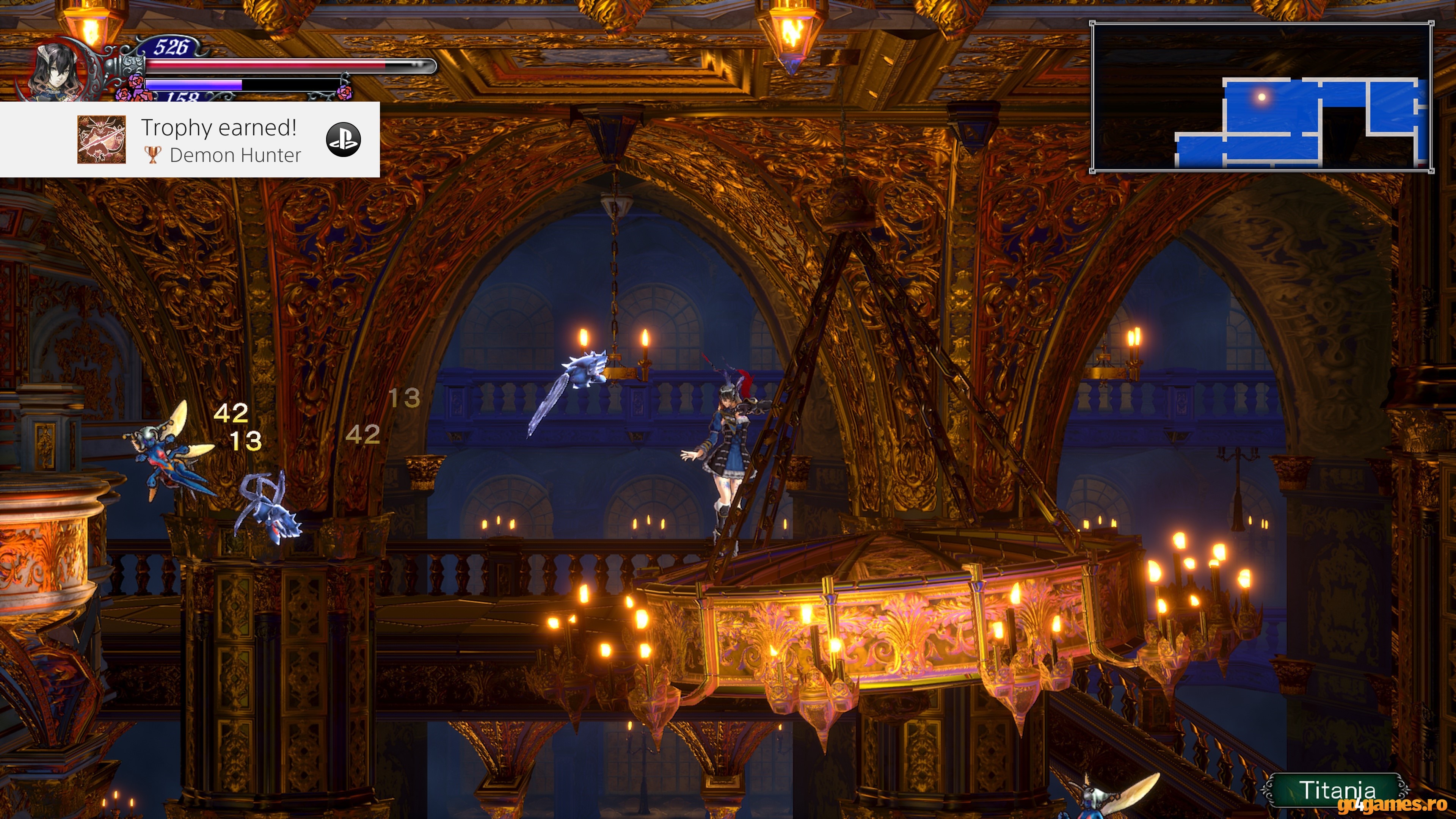Open the Demon Hunter trophy notification
This screenshot has width=1456, height=819.
220,140
